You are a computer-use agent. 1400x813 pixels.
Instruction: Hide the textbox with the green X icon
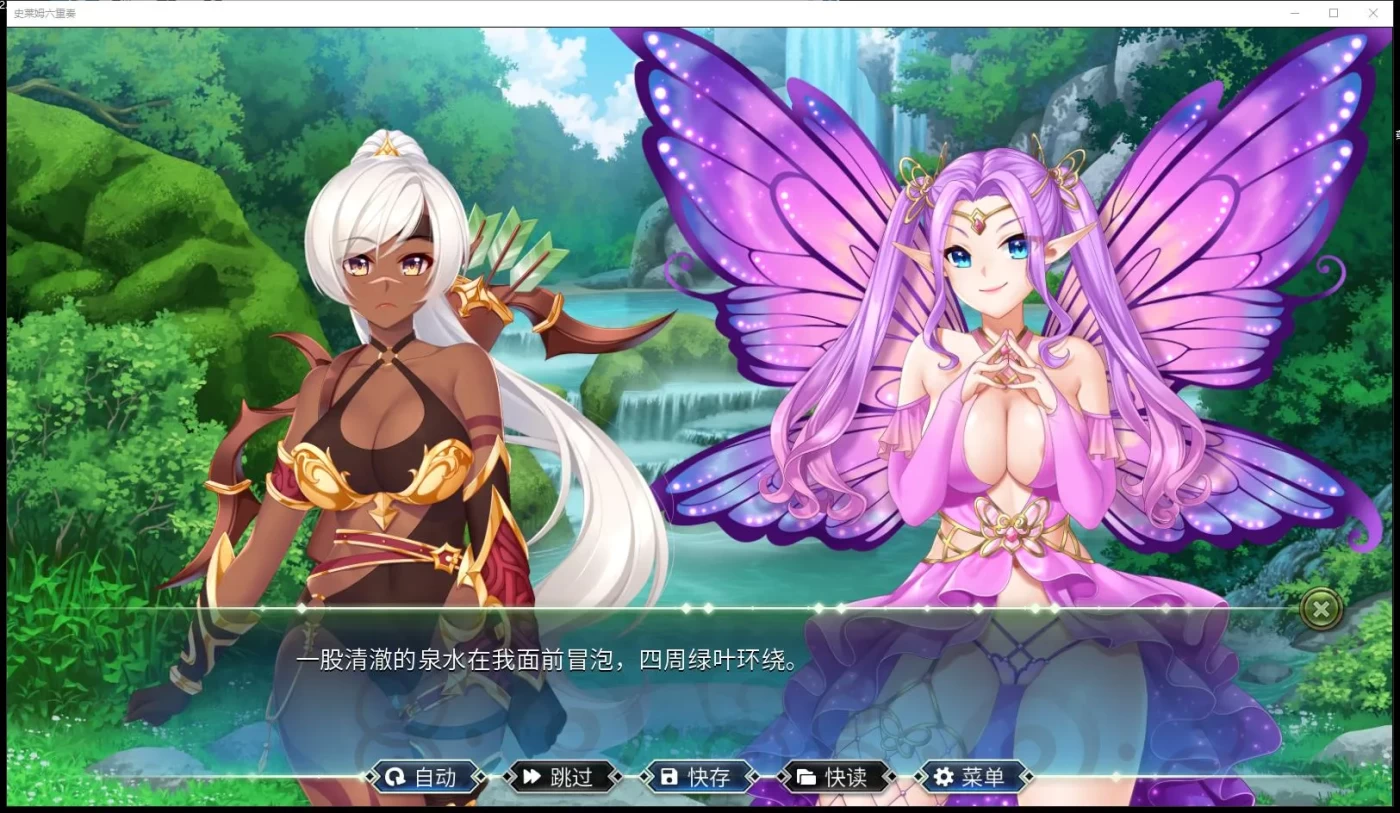[1322, 609]
